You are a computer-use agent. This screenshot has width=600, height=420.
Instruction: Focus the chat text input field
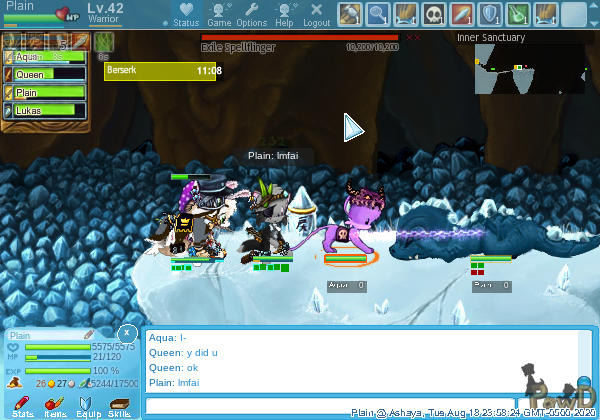330,406
